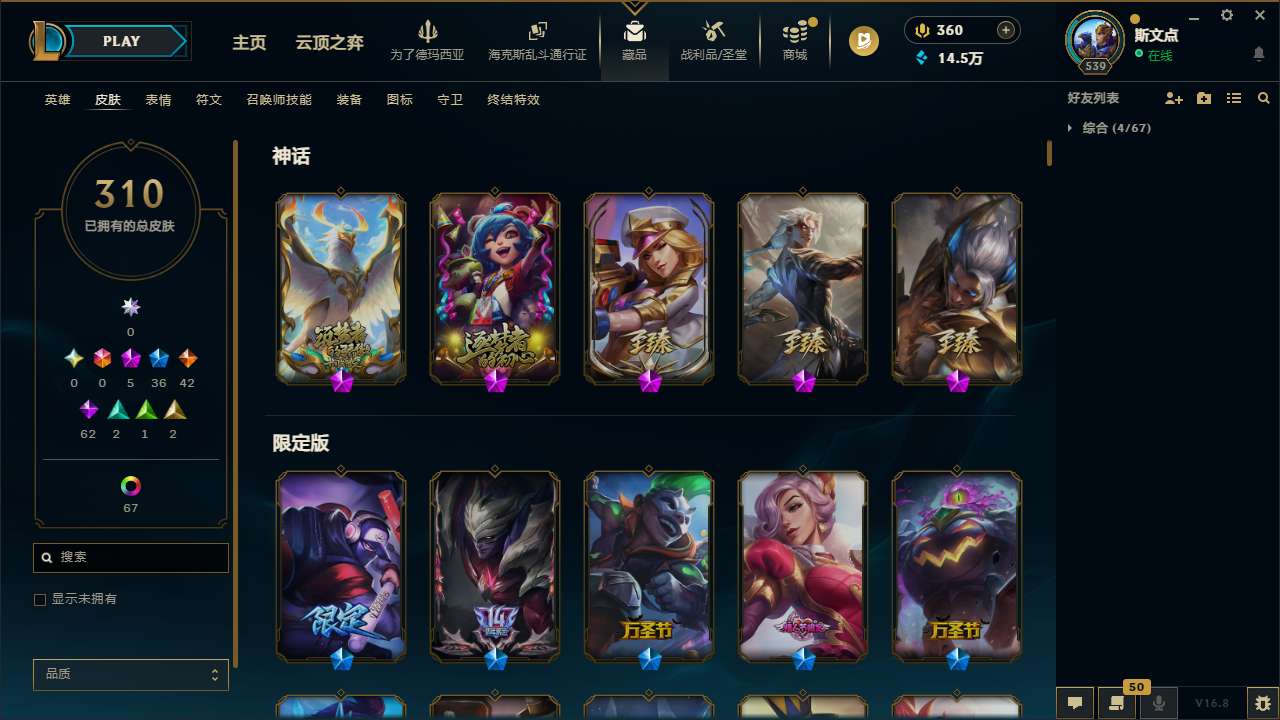Open the 海克斯乱斗通行证 pass icon

pos(537,33)
